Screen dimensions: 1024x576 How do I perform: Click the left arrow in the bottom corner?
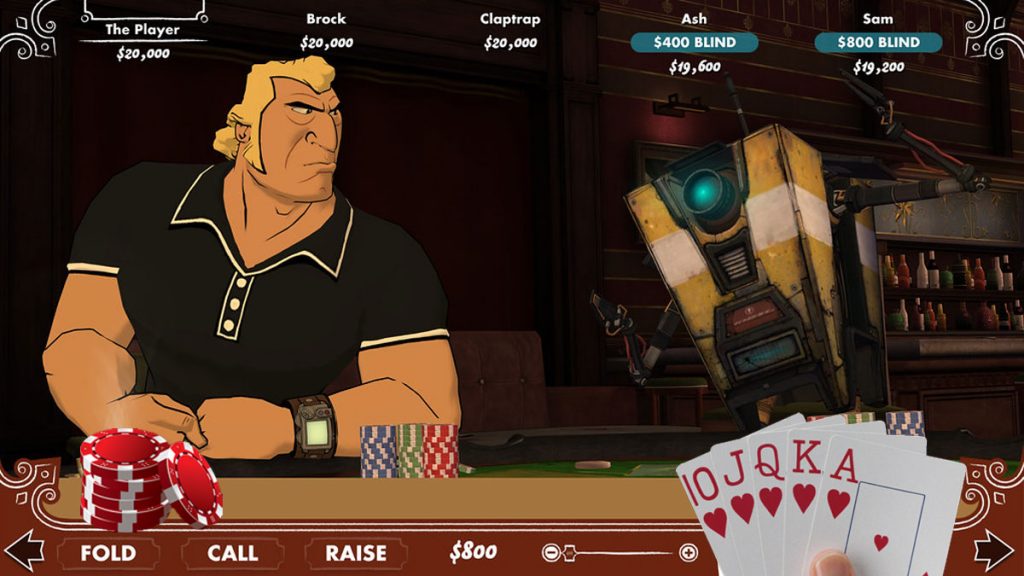[24, 550]
